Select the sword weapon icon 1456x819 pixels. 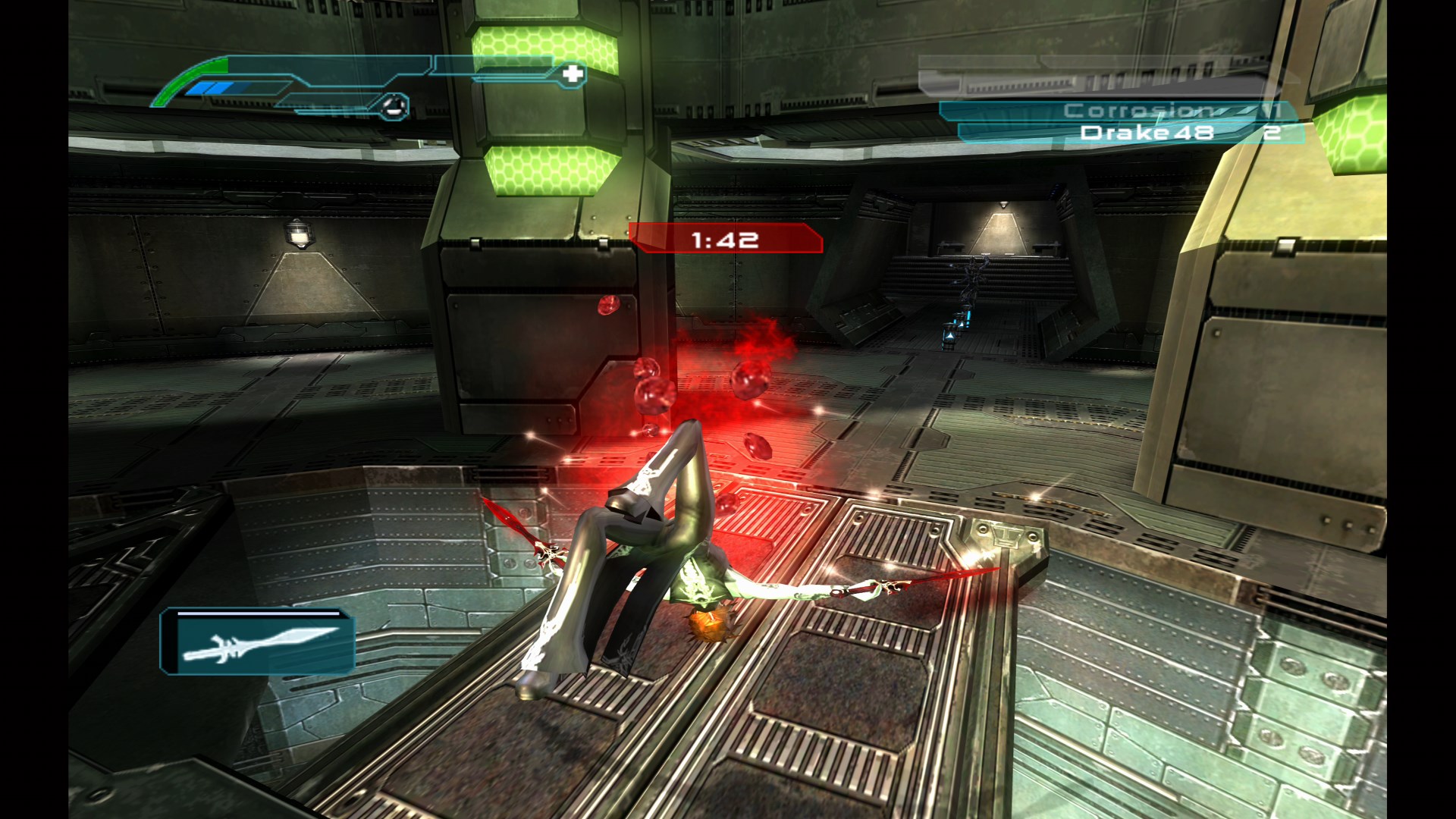click(x=262, y=645)
